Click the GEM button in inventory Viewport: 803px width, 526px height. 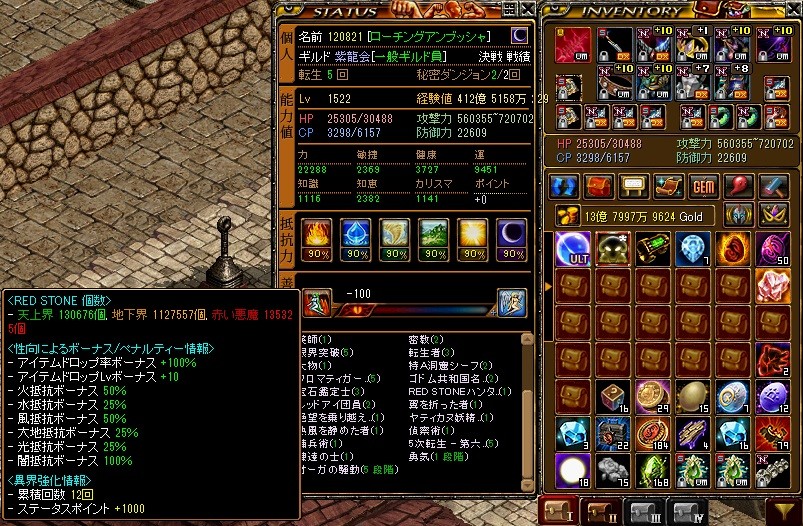pyautogui.click(x=704, y=186)
